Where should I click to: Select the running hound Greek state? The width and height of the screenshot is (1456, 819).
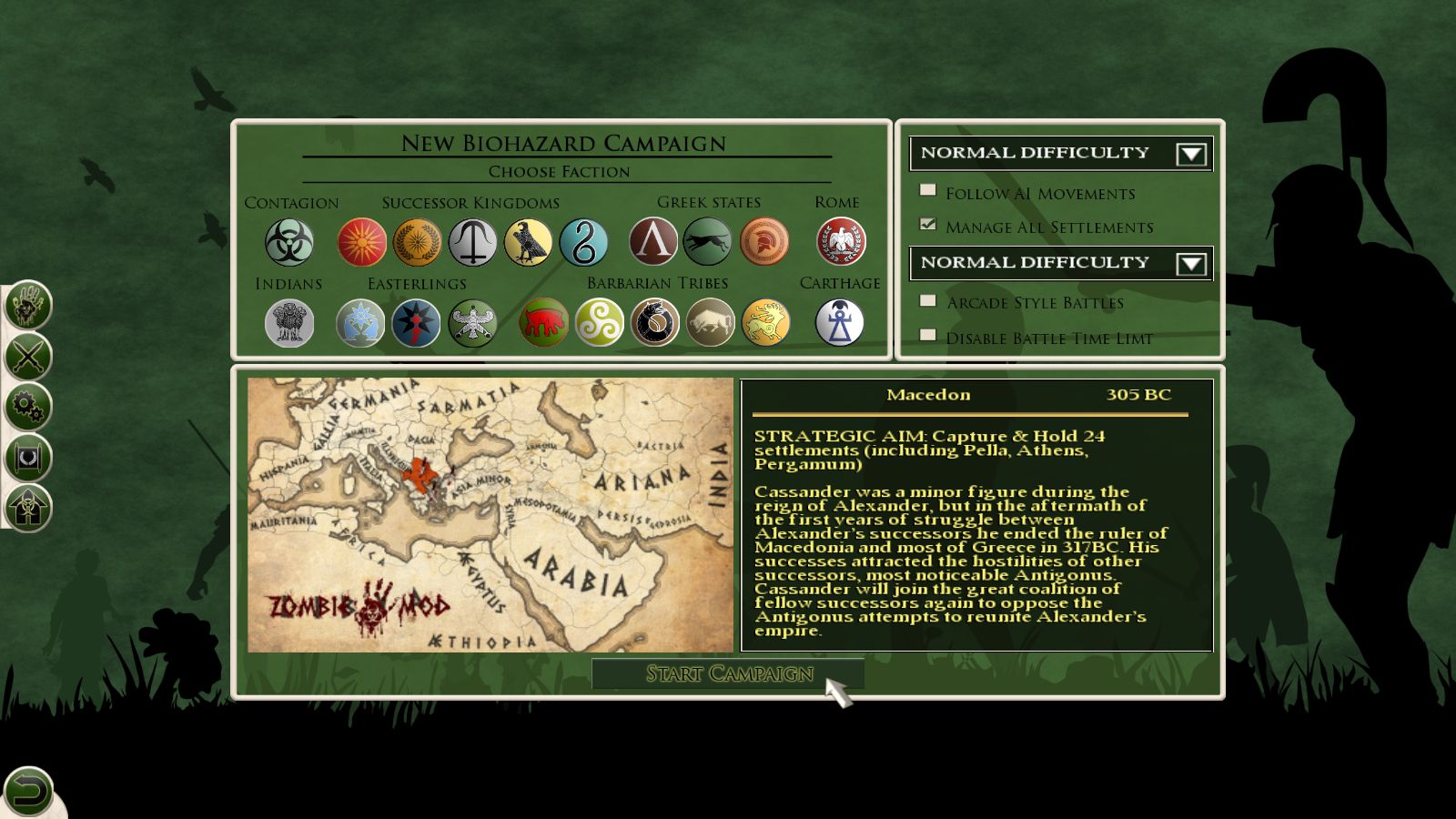[x=708, y=242]
